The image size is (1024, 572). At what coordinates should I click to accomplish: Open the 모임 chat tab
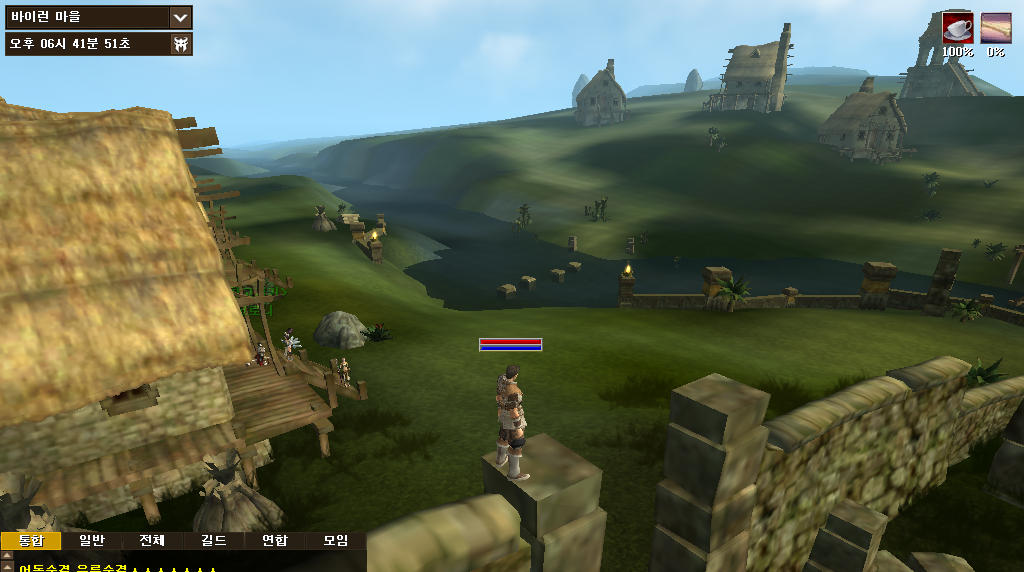[336, 541]
